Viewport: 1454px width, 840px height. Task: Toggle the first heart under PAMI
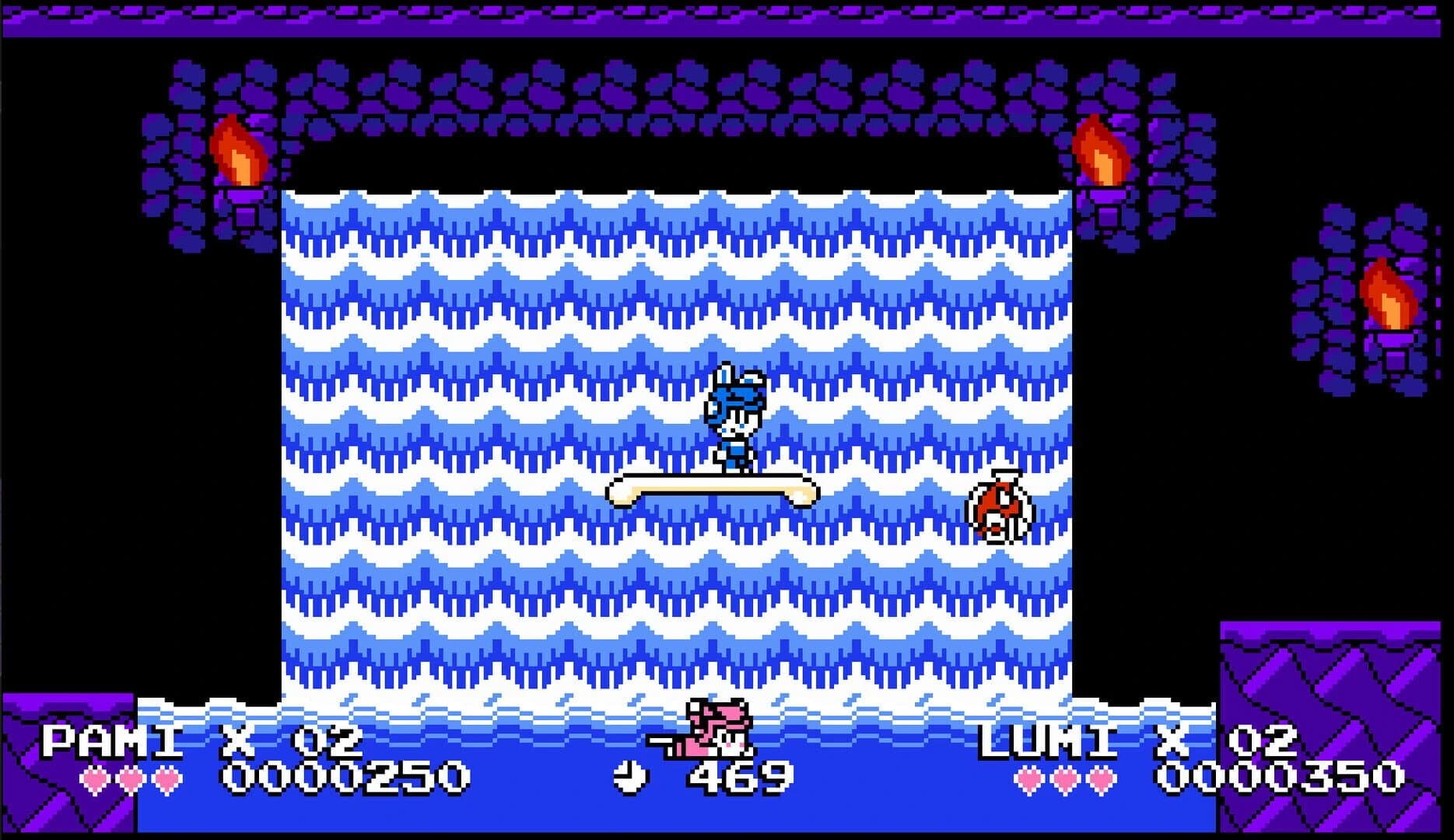coord(94,779)
